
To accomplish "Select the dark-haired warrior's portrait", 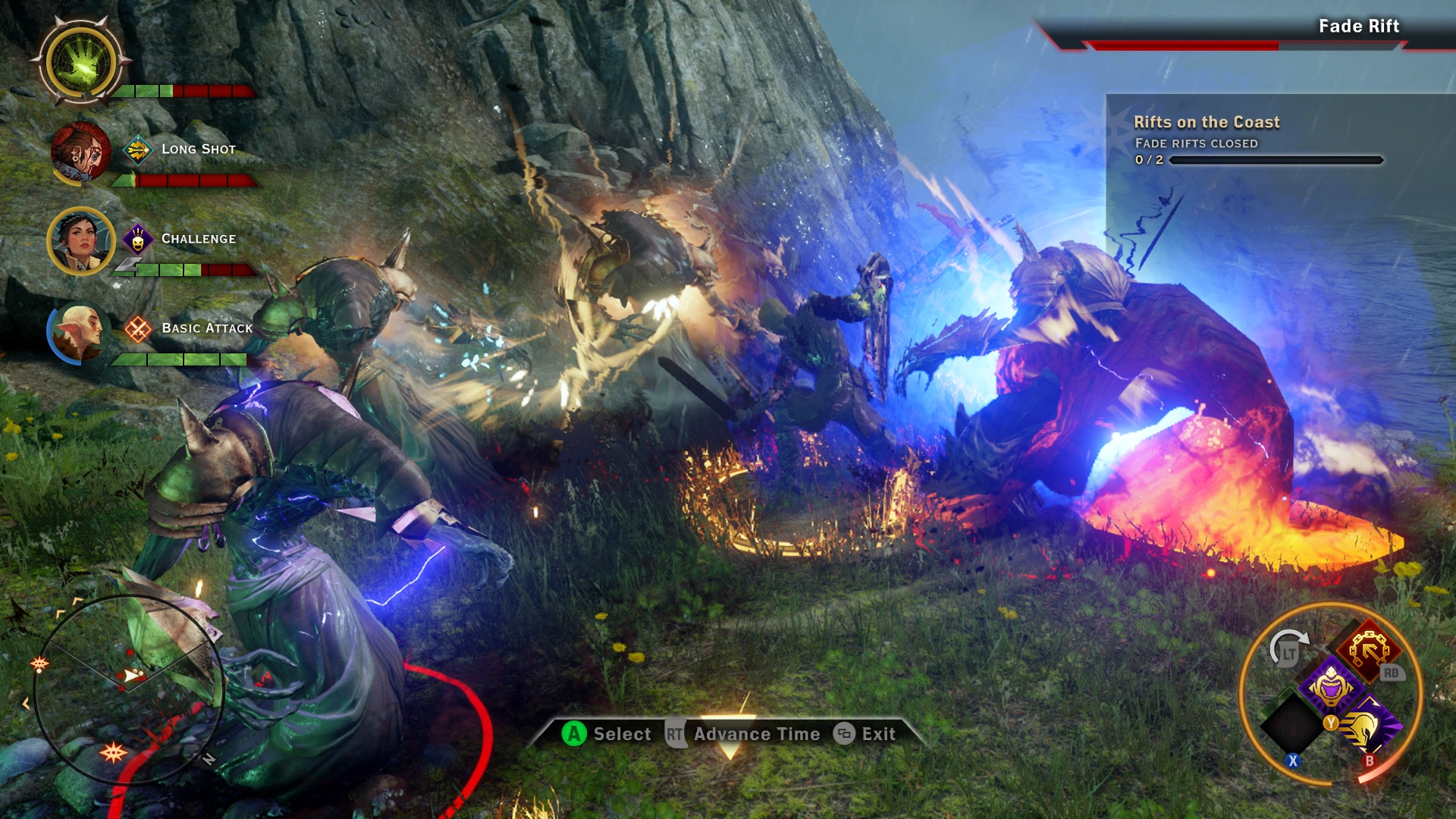I will point(81,240).
